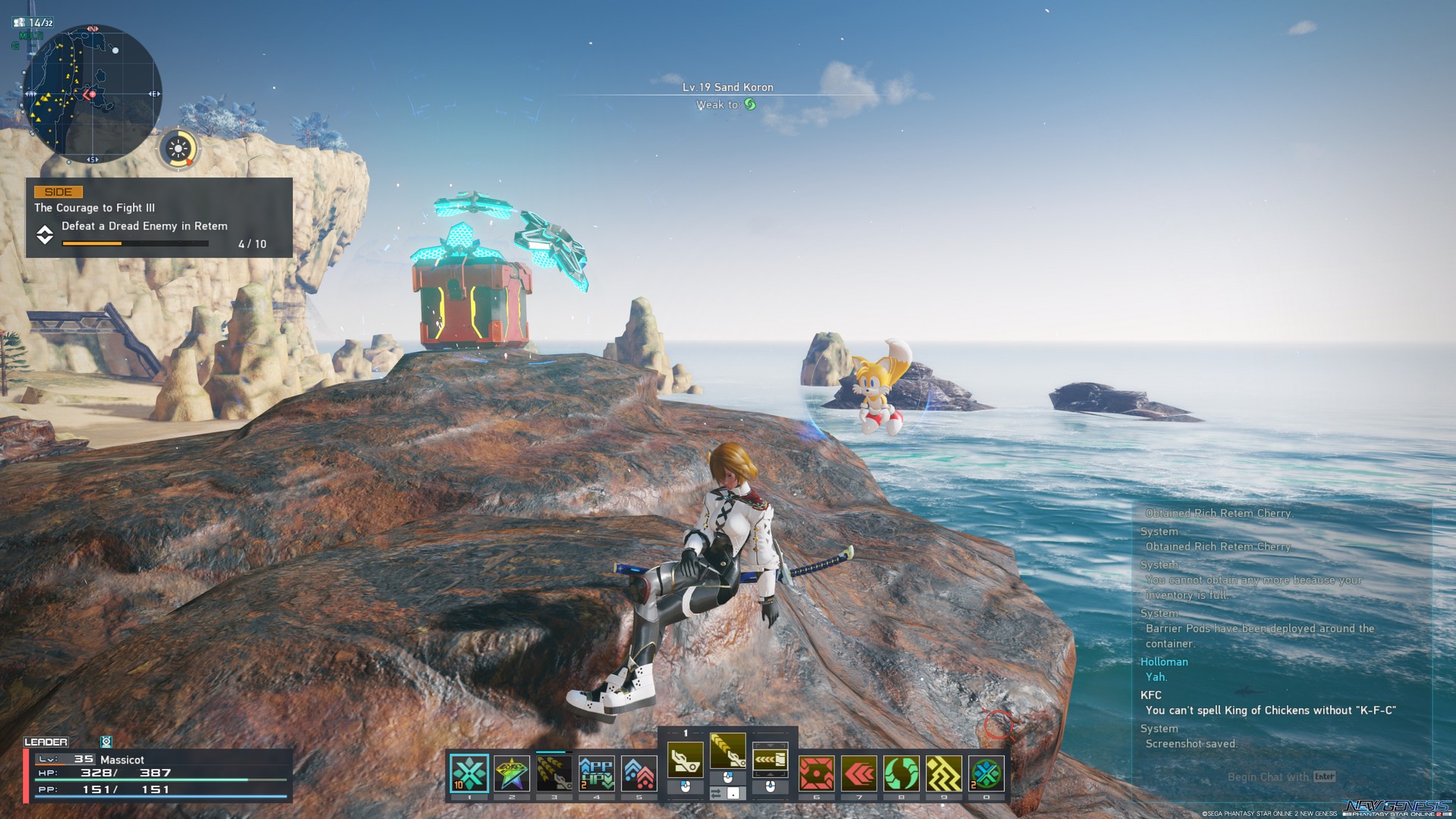The height and width of the screenshot is (819, 1456).
Task: Use the teal Restasigne slot with count 10
Action: click(x=469, y=773)
